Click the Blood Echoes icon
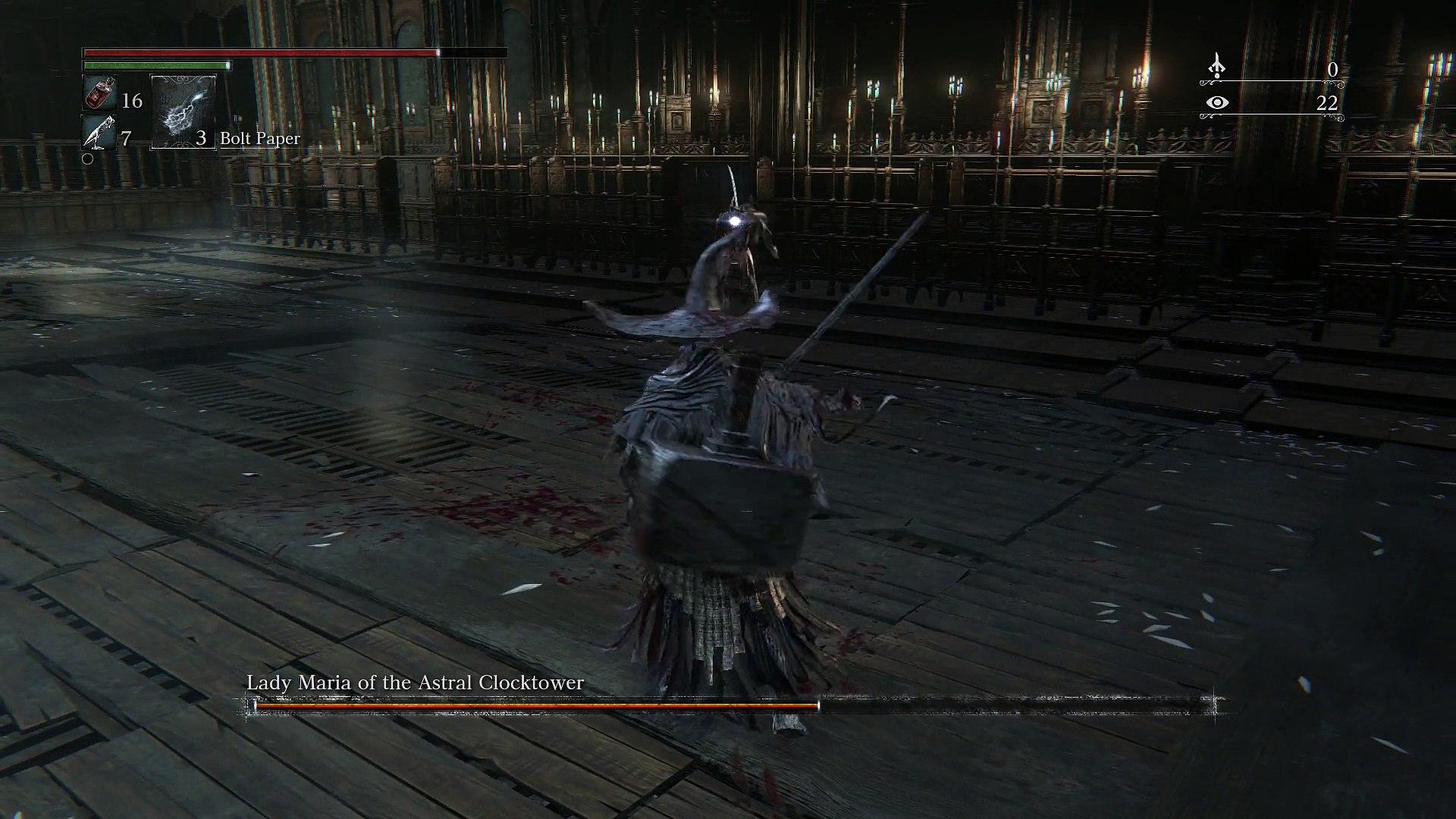The height and width of the screenshot is (819, 1456). pos(1216,67)
